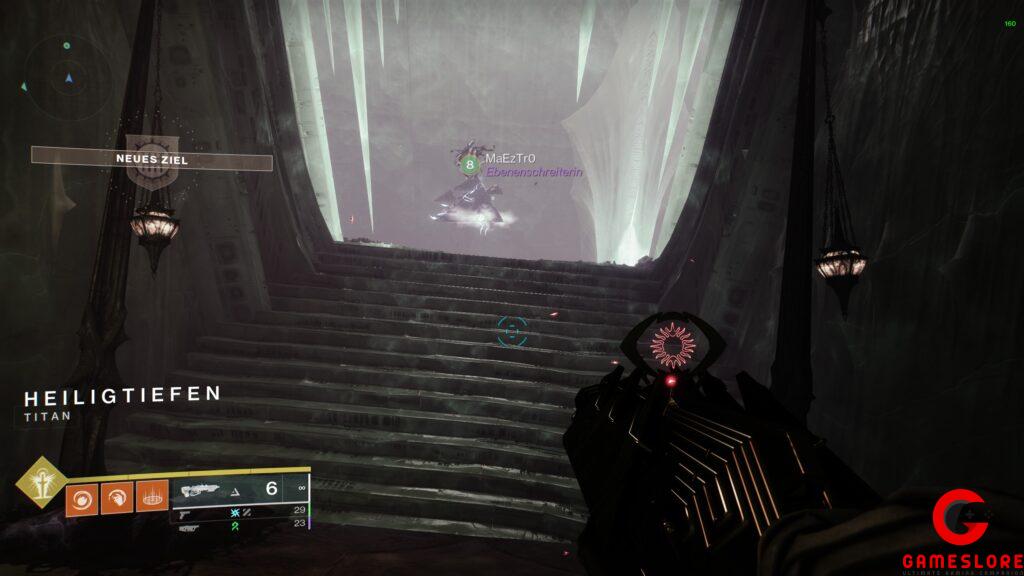Click the circular radar minimap

coord(68,77)
